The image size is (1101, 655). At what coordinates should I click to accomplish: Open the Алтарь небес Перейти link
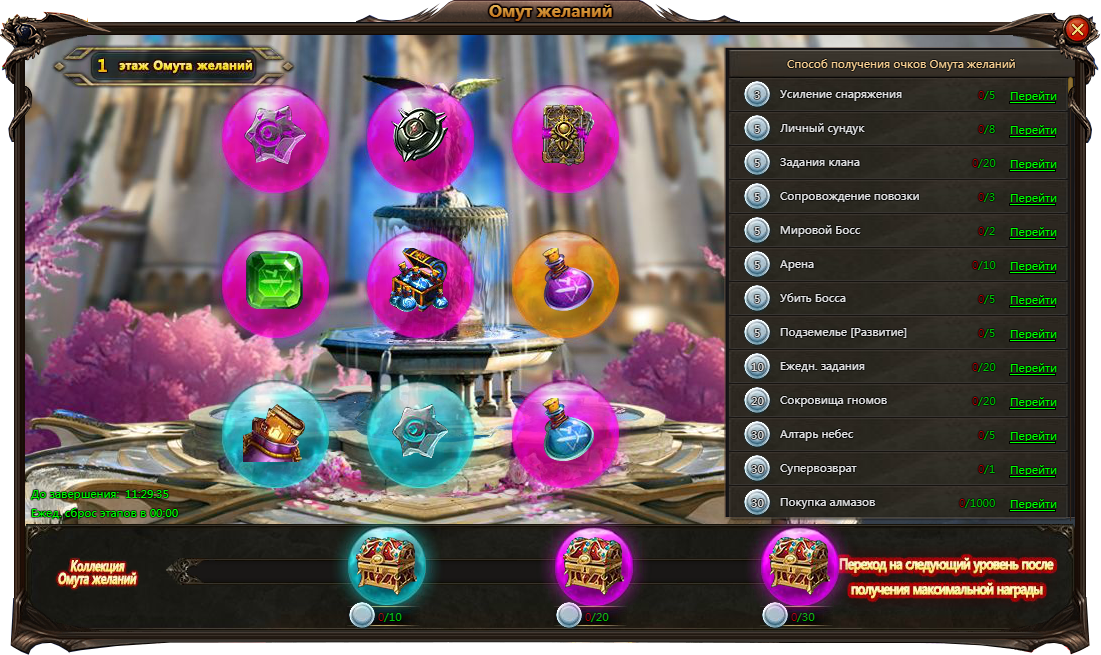point(1033,437)
